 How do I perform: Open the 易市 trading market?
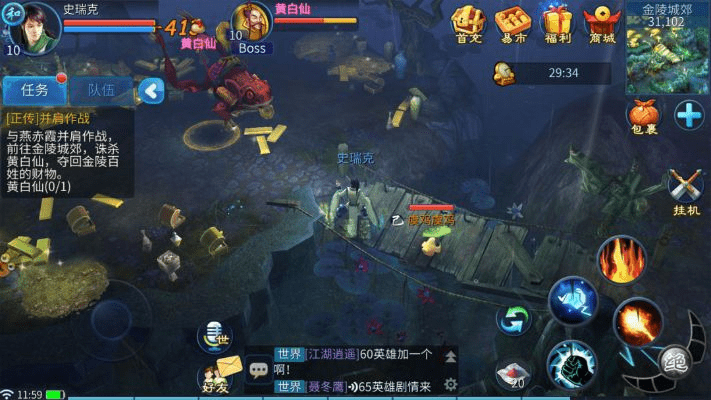(x=513, y=24)
